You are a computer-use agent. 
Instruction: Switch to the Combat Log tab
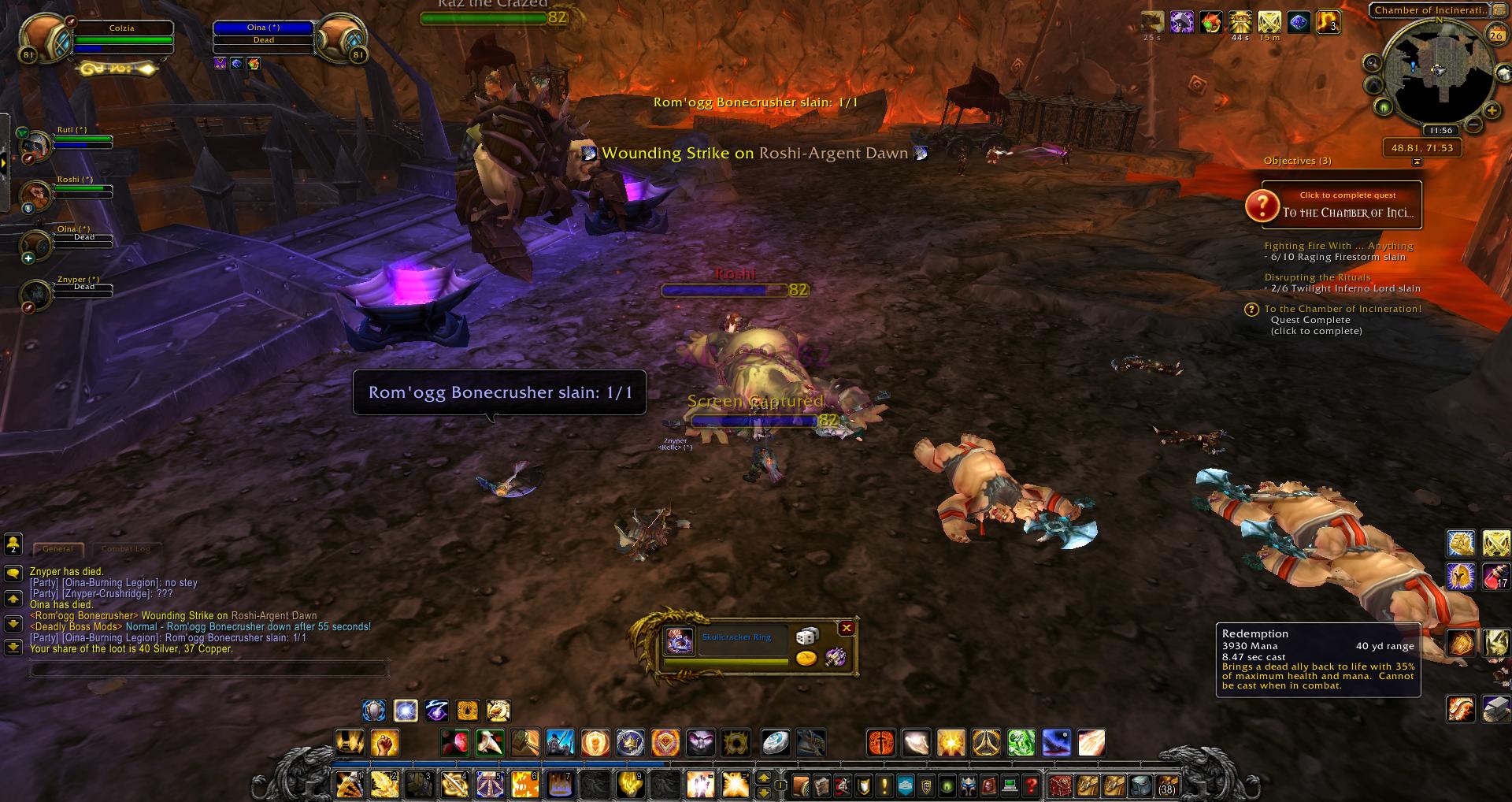[x=126, y=548]
